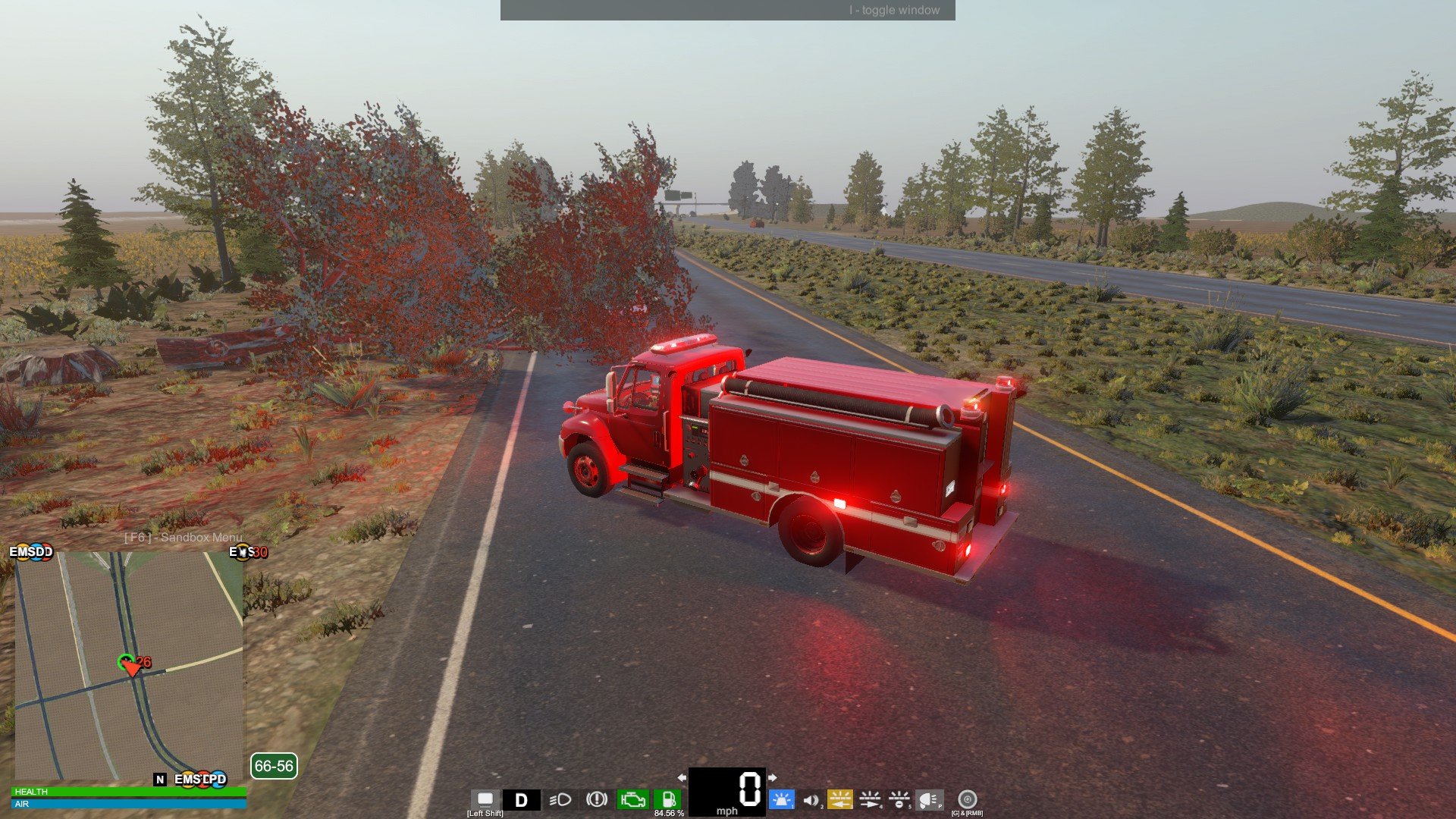Toggle the scene floodlight icon marked P
Screen dimensions: 1456x819
pyautogui.click(x=929, y=799)
